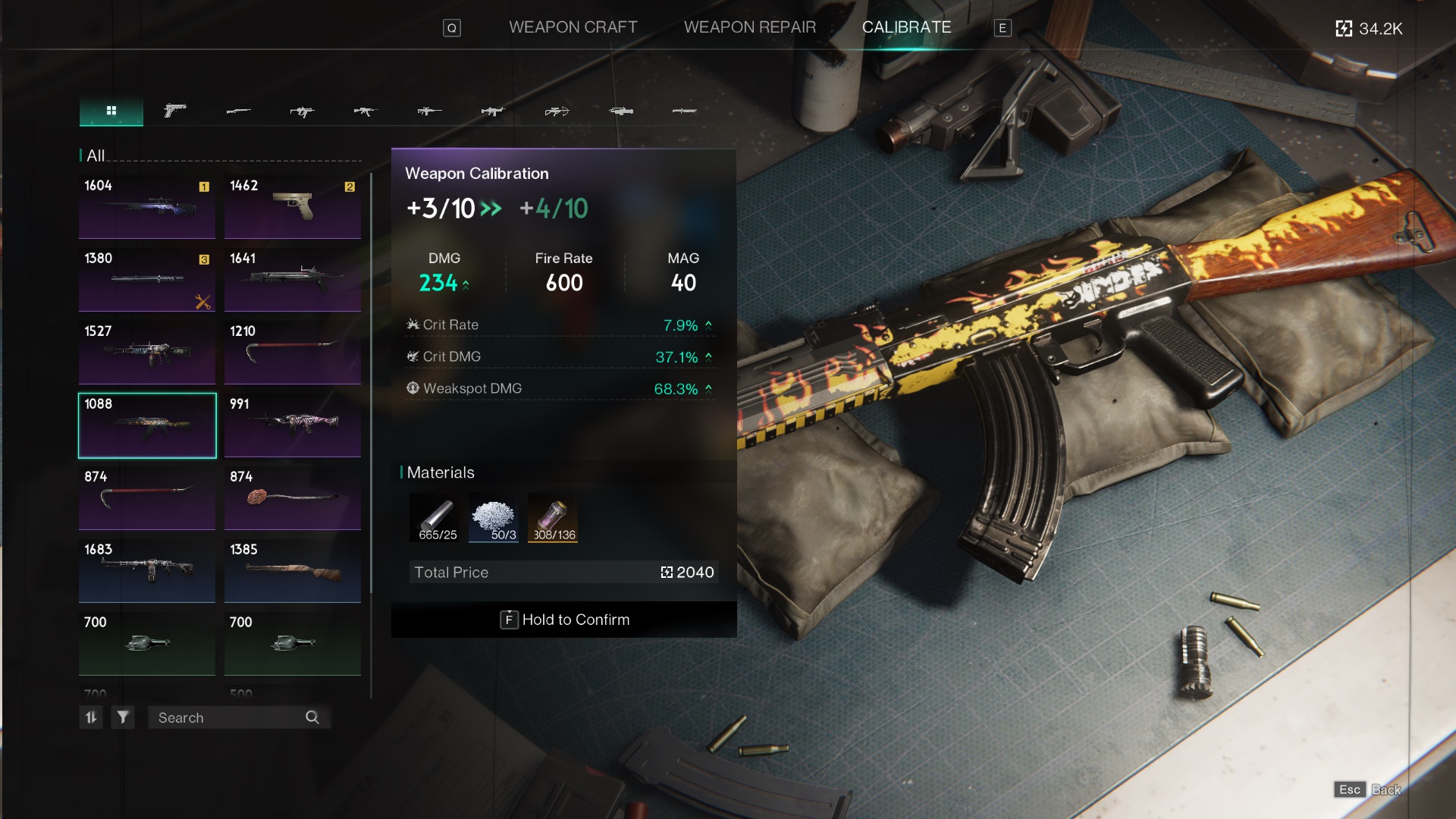Viewport: 1456px width, 819px height.
Task: Show all weapons category filter
Action: pos(111,111)
